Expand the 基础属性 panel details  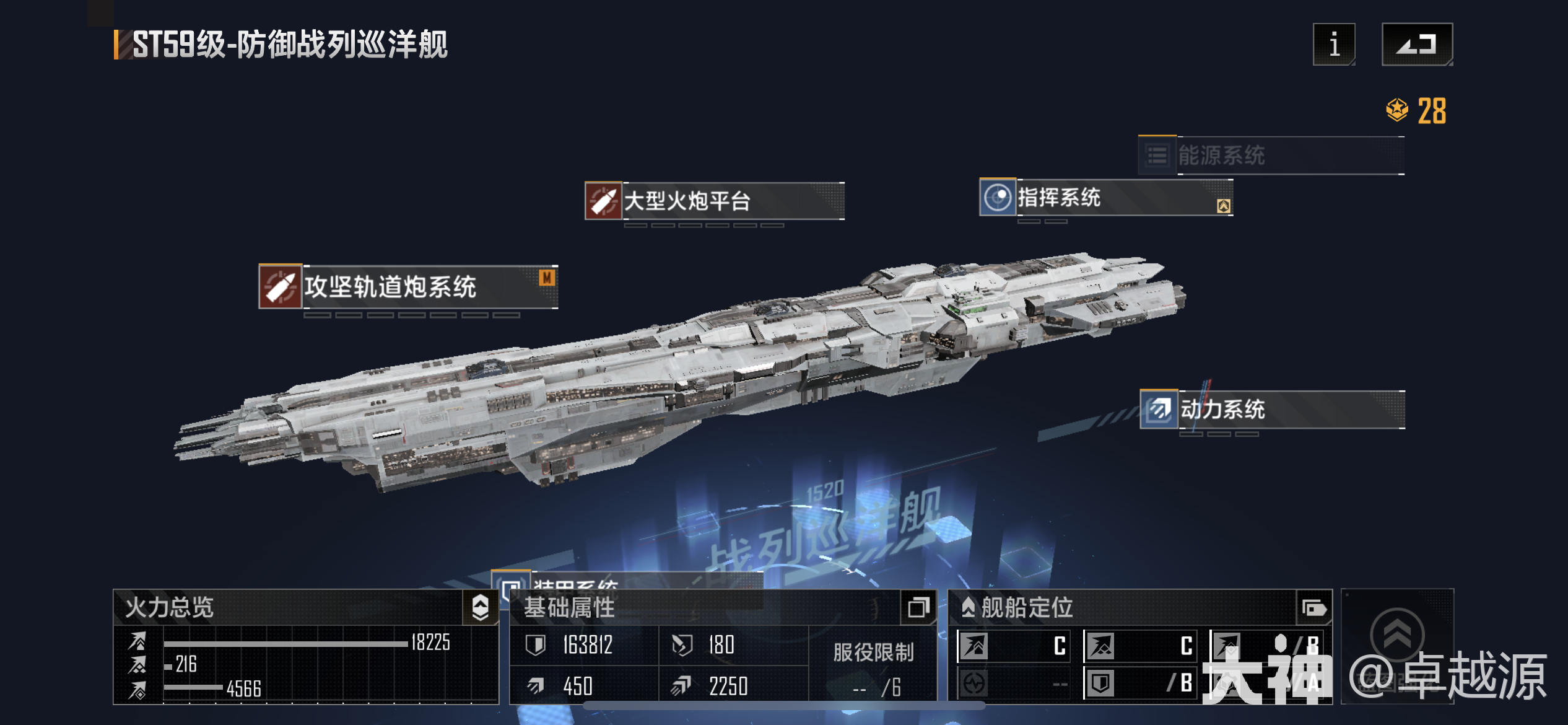click(919, 608)
